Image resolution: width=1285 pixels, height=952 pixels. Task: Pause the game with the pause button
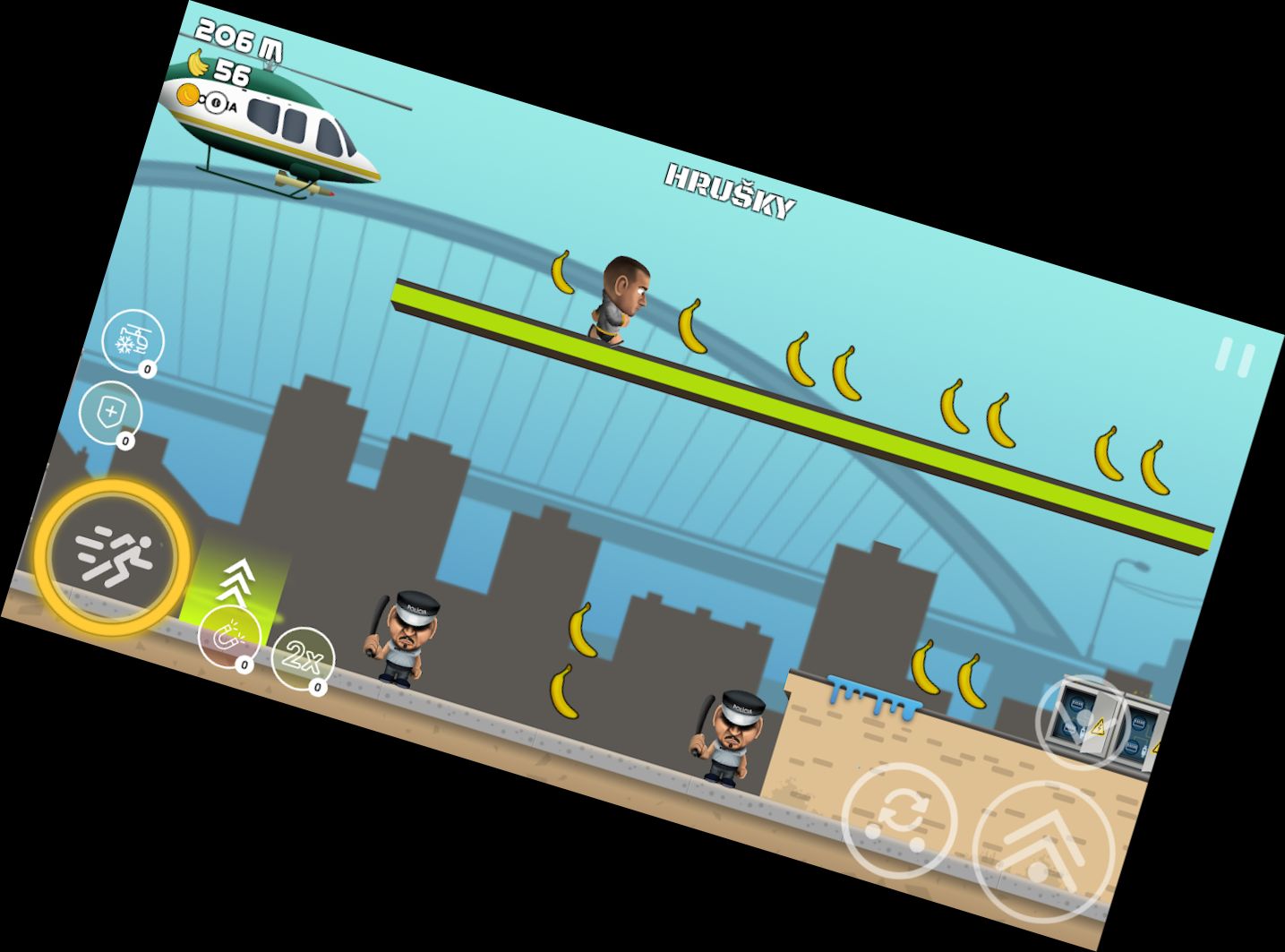(1235, 357)
